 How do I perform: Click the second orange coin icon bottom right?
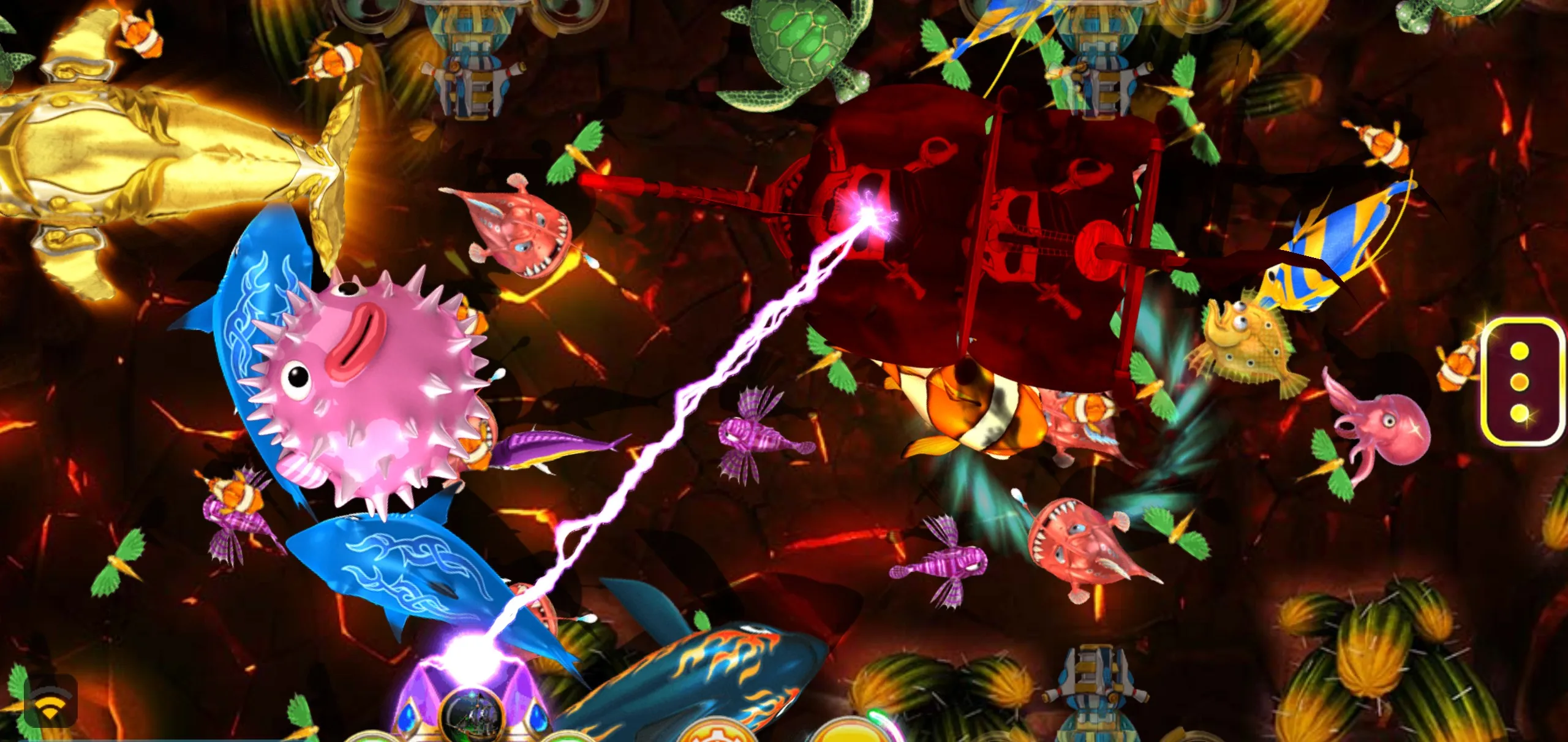pos(851,735)
